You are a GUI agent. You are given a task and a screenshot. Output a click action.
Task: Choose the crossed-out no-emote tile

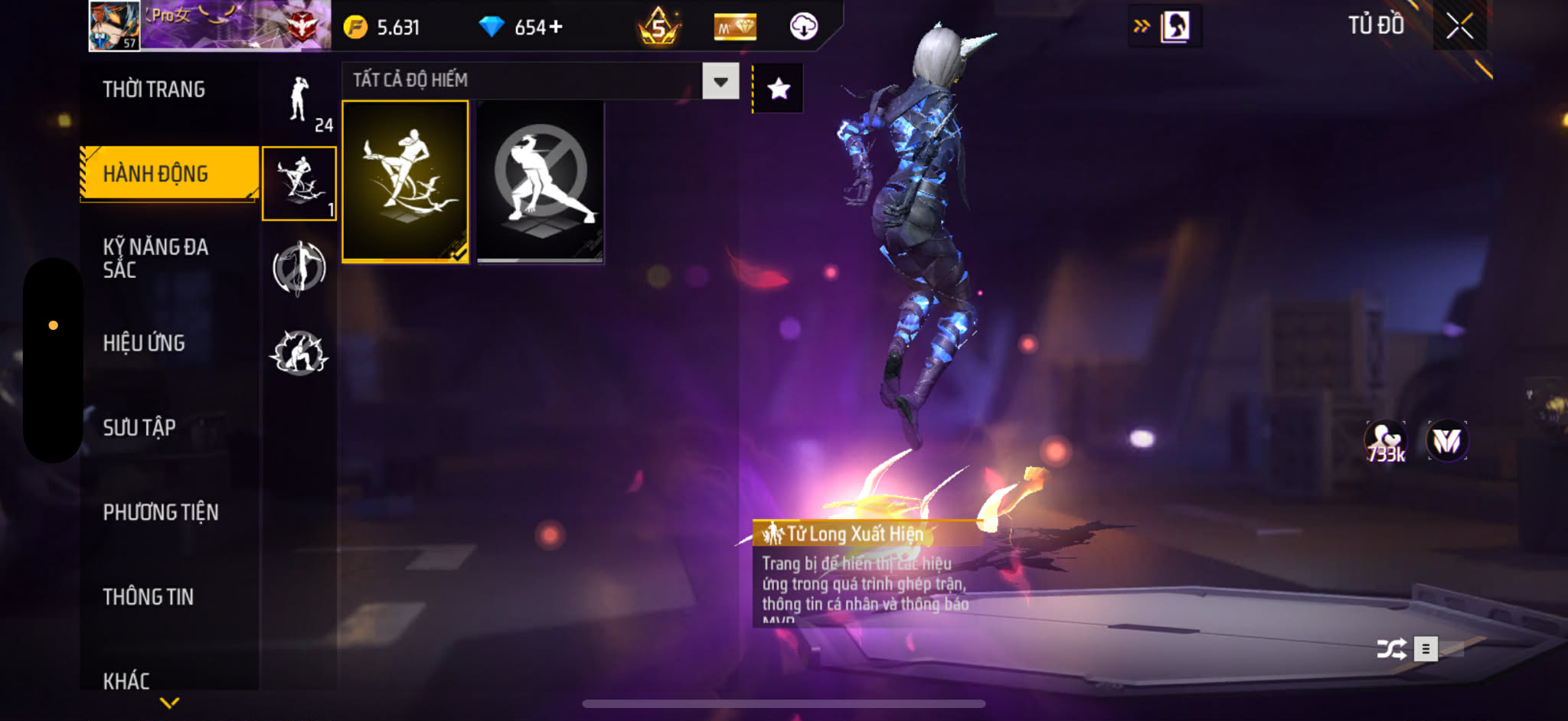[x=541, y=181]
